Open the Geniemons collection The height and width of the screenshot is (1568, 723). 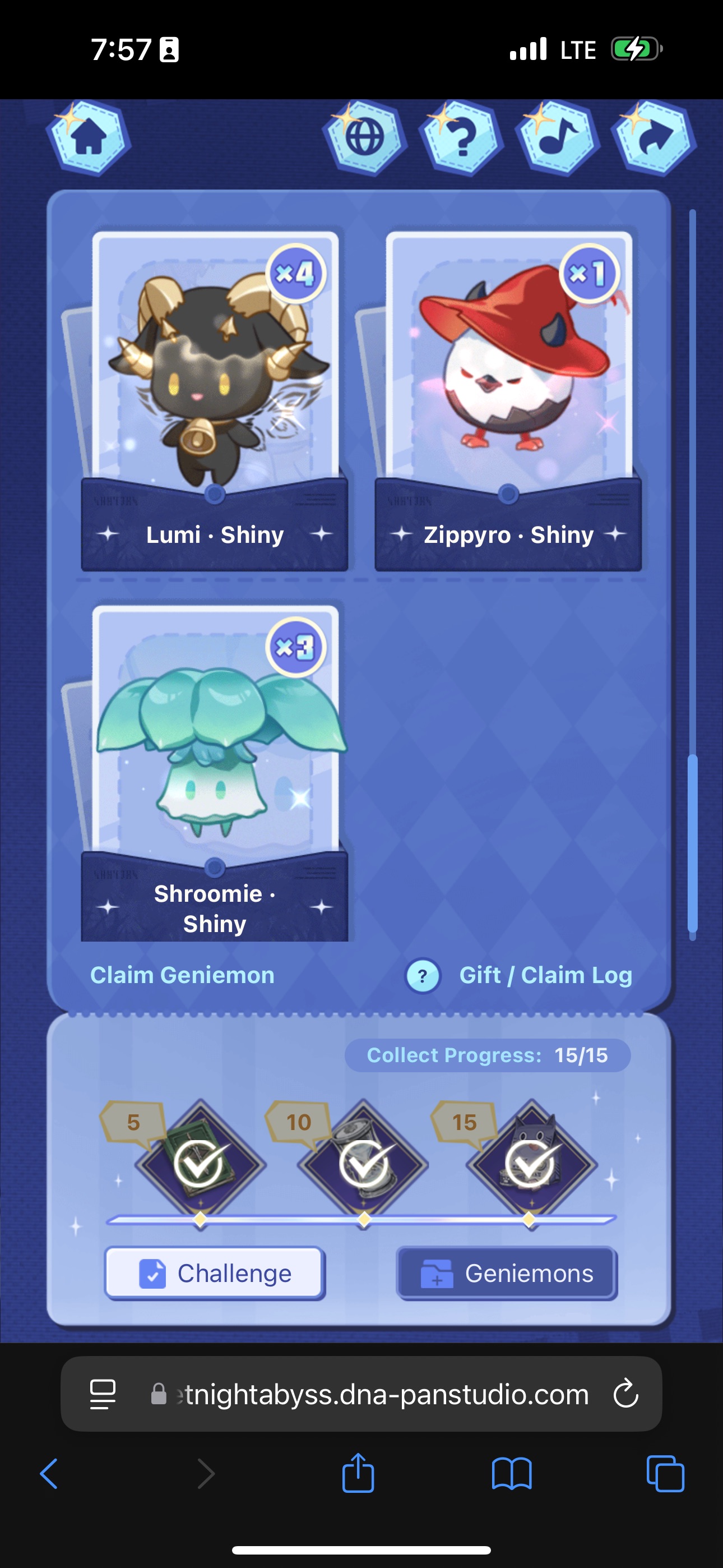click(507, 1274)
